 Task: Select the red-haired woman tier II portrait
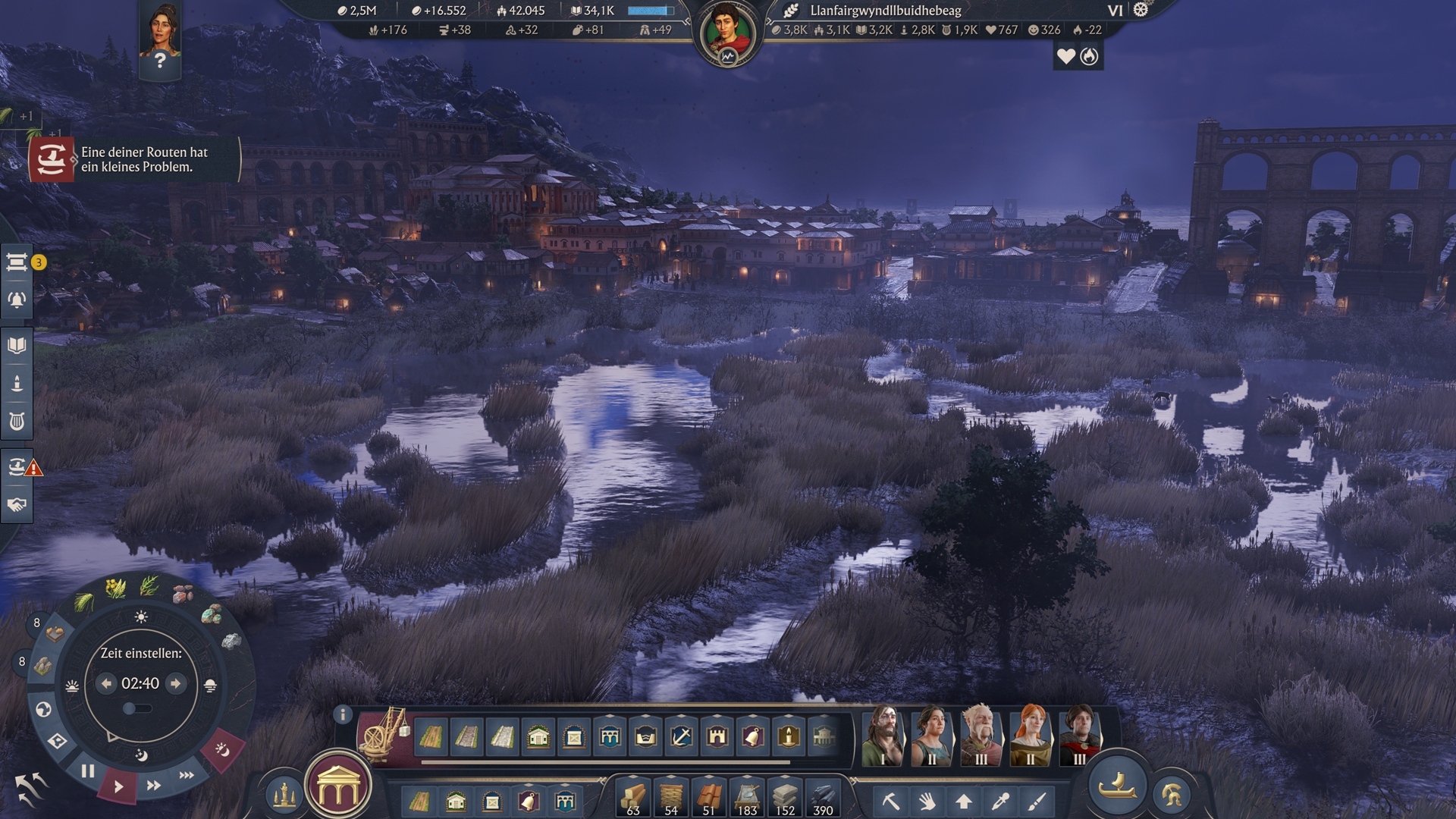pos(1030,736)
